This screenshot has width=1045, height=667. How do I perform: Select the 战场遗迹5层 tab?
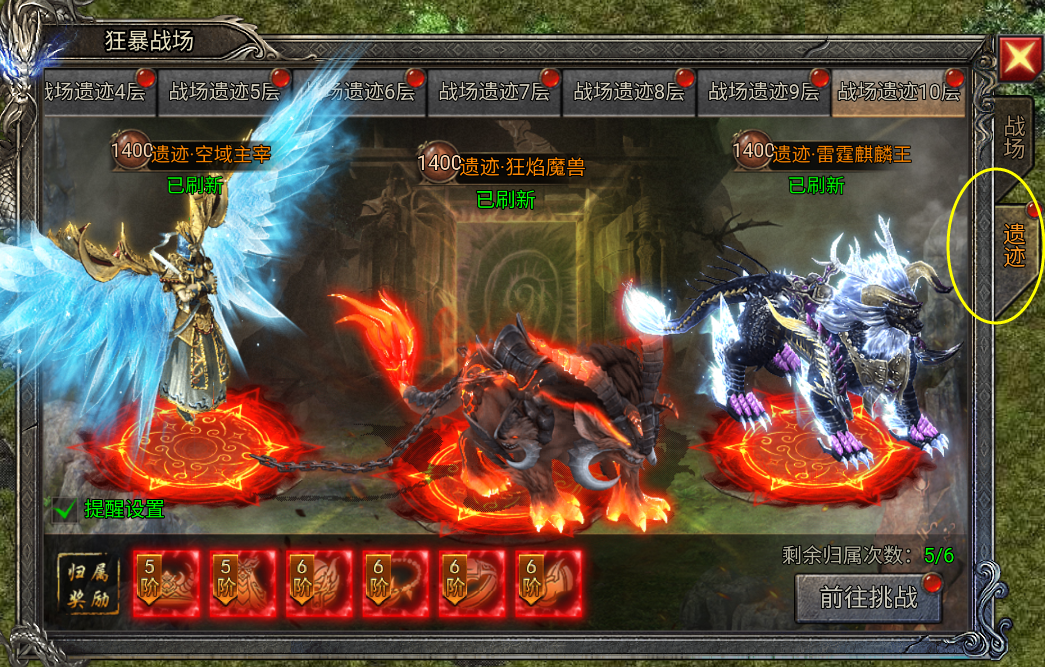[x=224, y=92]
